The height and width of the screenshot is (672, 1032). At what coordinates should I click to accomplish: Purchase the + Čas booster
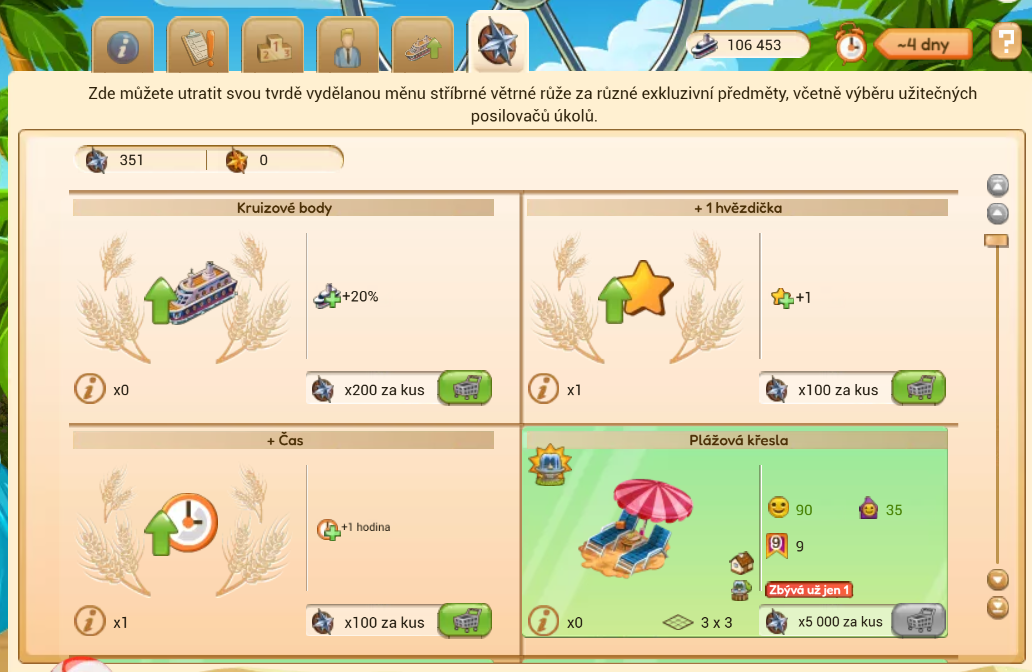point(465,621)
